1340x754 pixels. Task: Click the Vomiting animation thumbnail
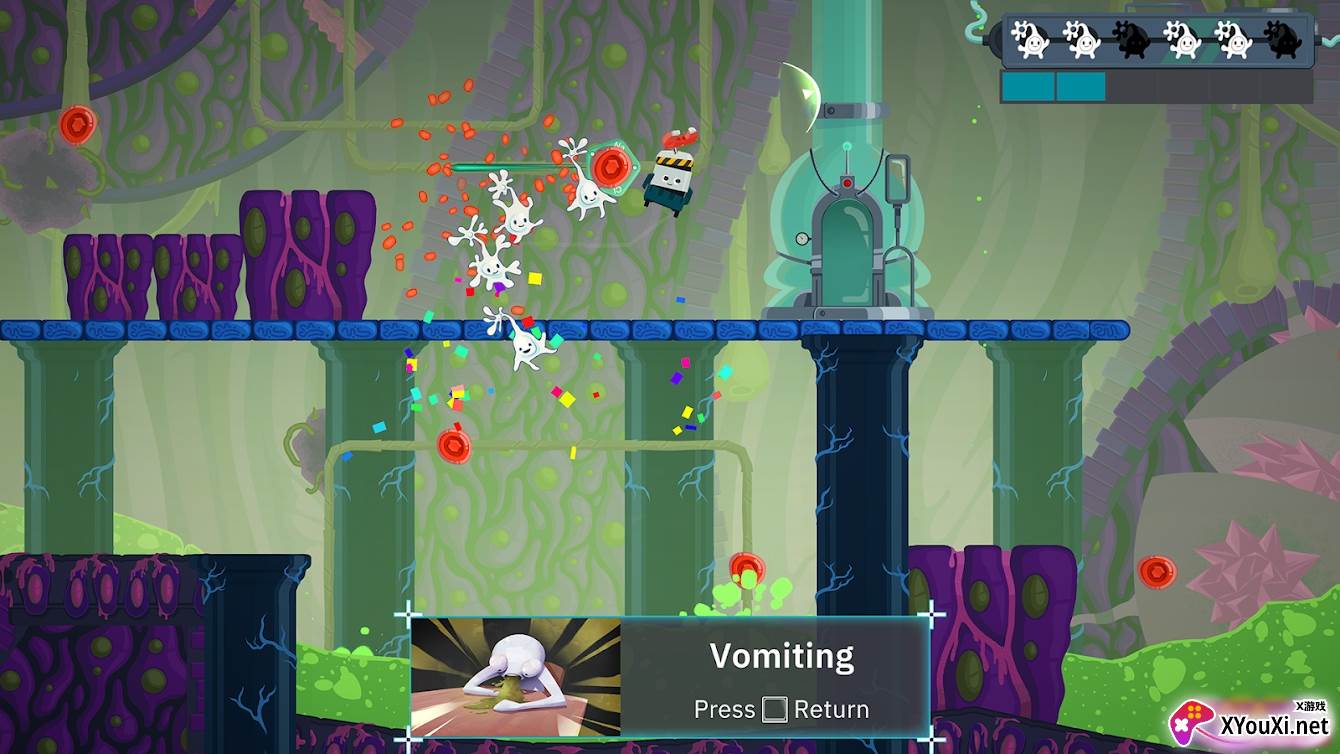tap(516, 677)
